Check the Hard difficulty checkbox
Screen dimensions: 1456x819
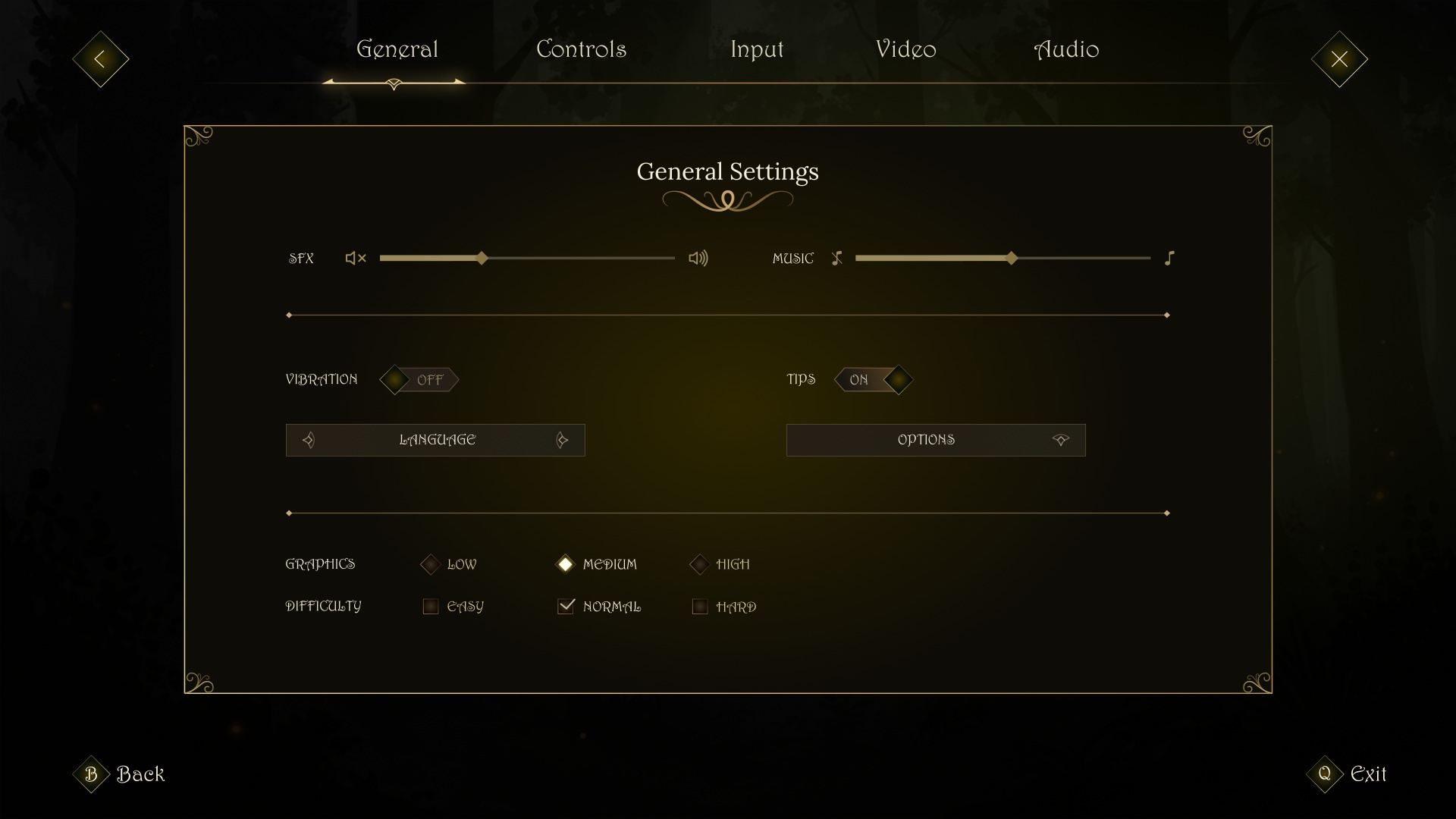pyautogui.click(x=699, y=606)
